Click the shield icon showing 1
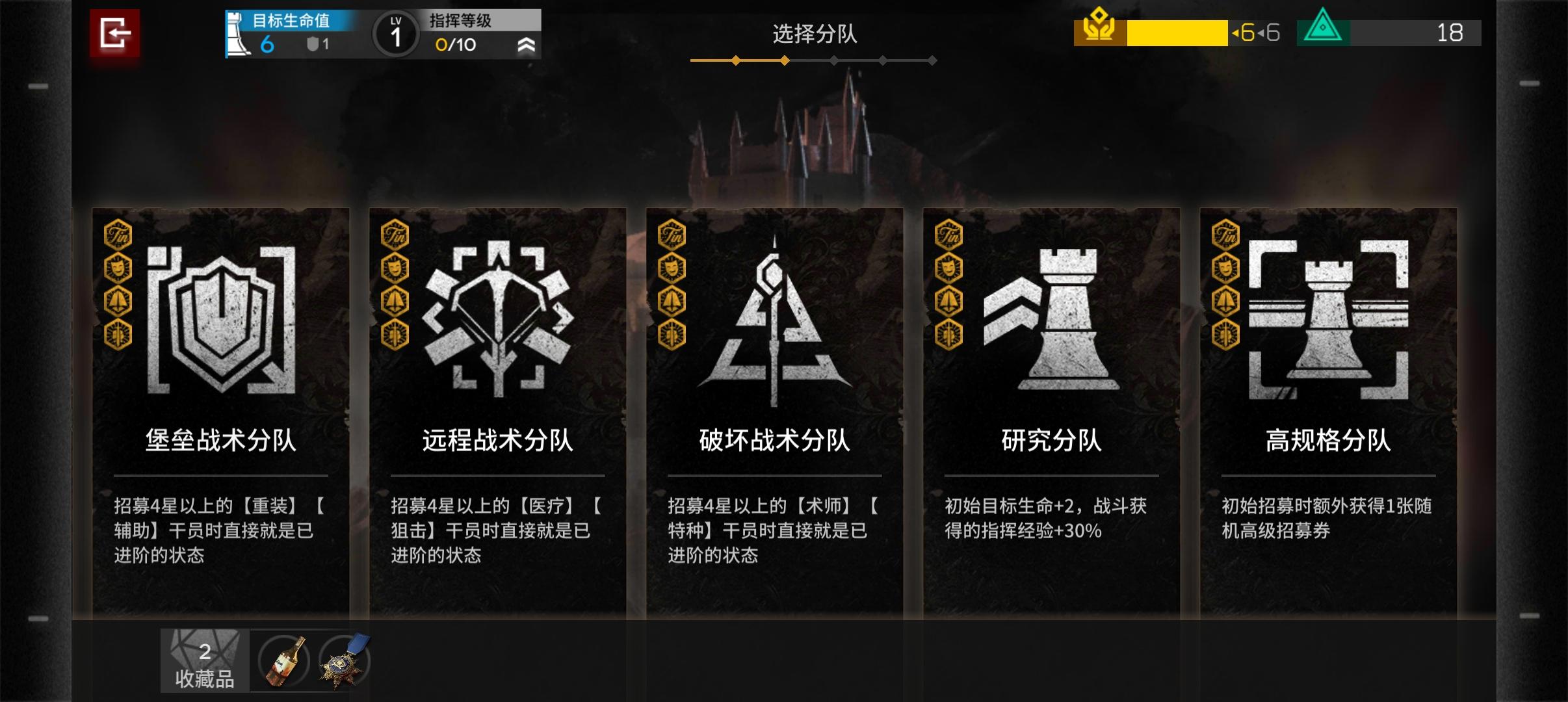 [314, 44]
